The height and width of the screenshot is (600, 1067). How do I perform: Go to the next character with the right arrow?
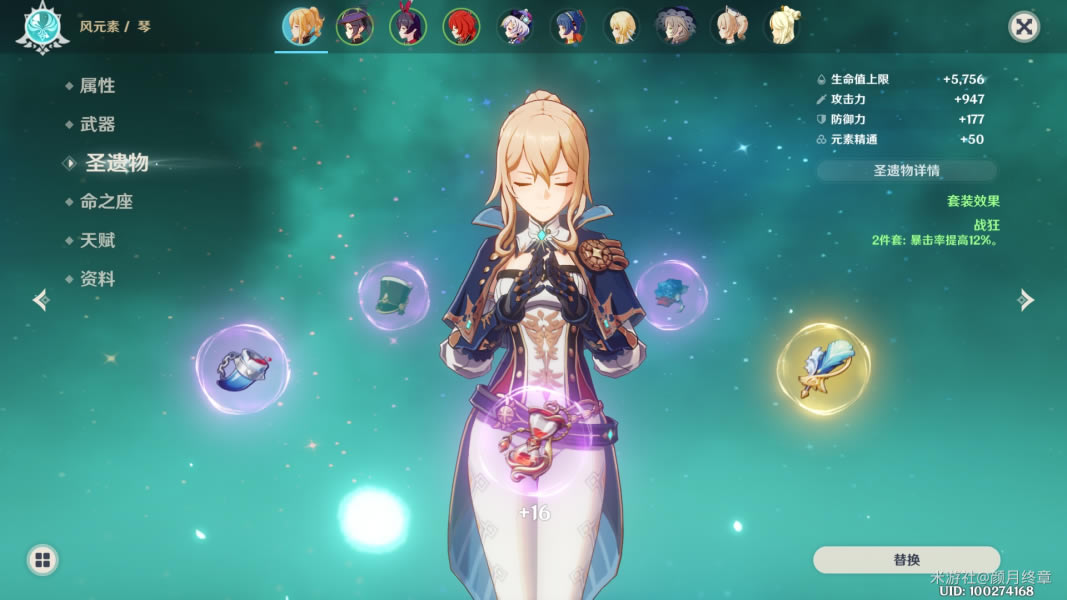tap(1026, 300)
